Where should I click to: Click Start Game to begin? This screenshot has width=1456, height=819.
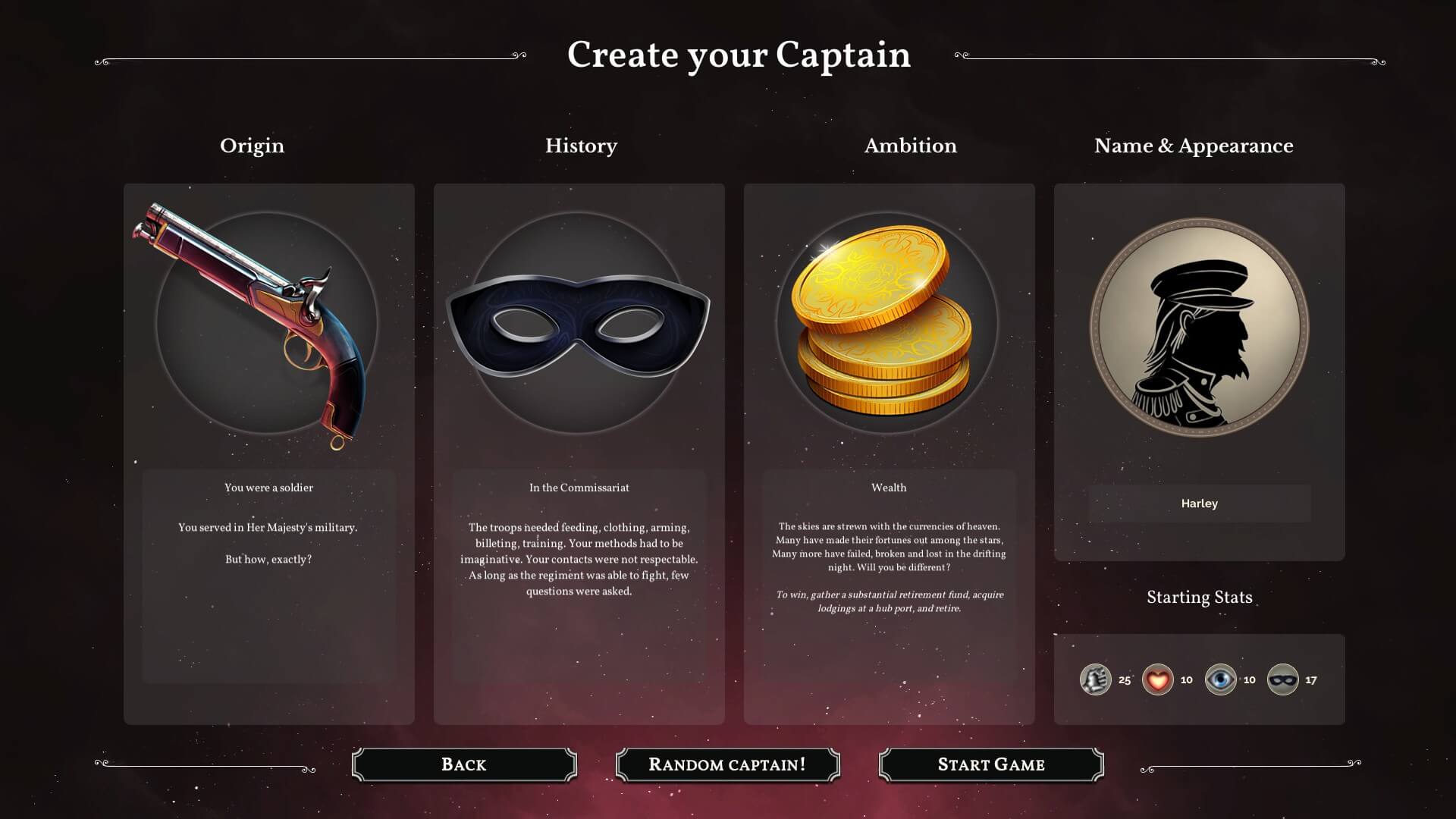[x=990, y=764]
